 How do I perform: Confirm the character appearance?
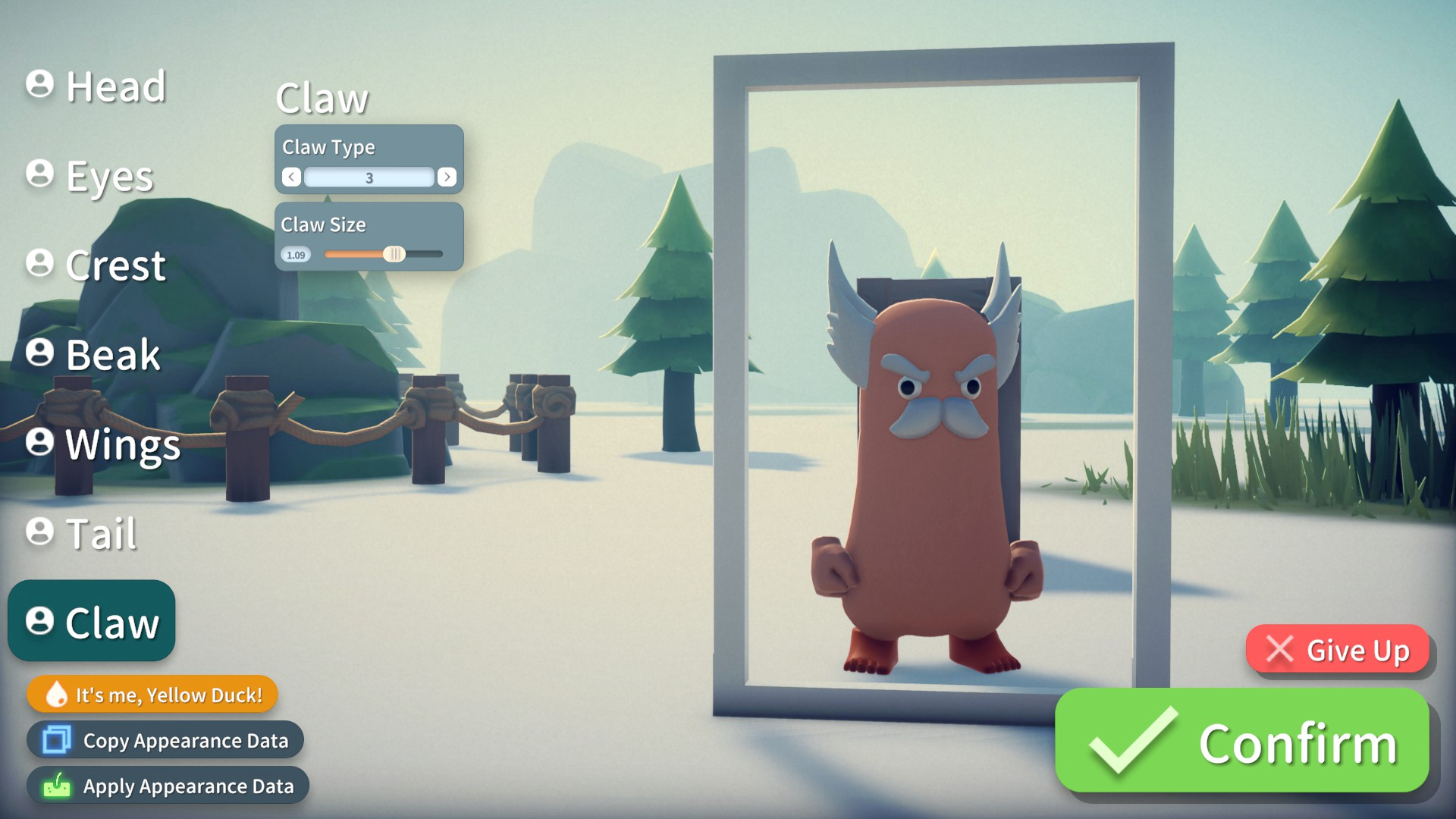point(1242,742)
